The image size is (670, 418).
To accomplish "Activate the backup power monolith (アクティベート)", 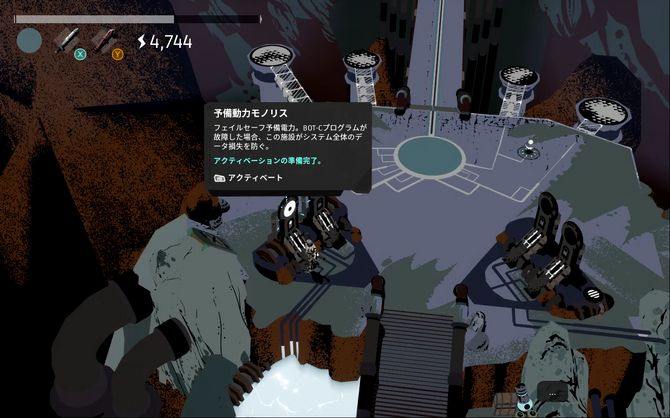I will 249,177.
